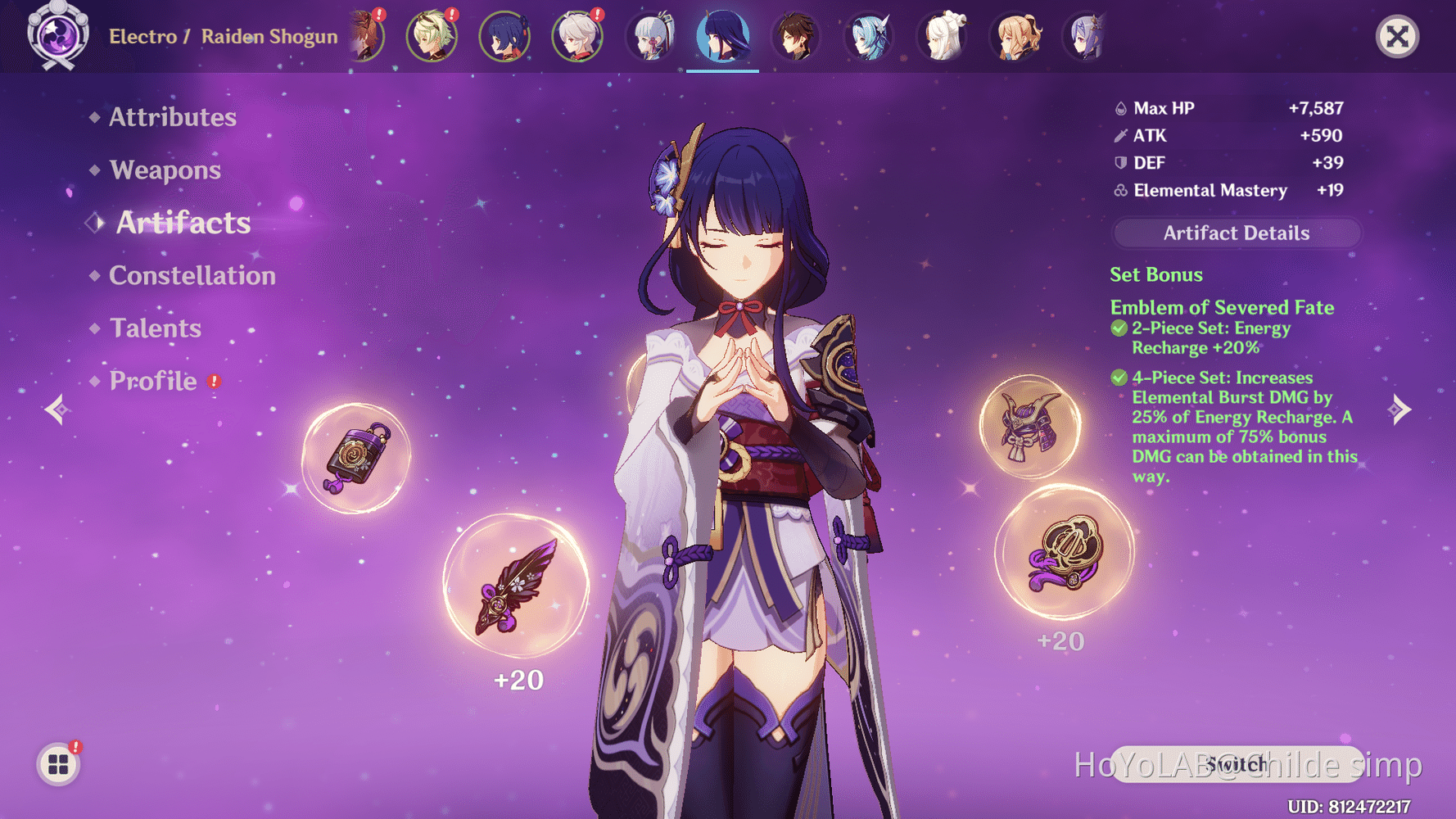Switch to Eula's blue-haired portrait
Viewport: 1456px width, 819px height.
(869, 37)
